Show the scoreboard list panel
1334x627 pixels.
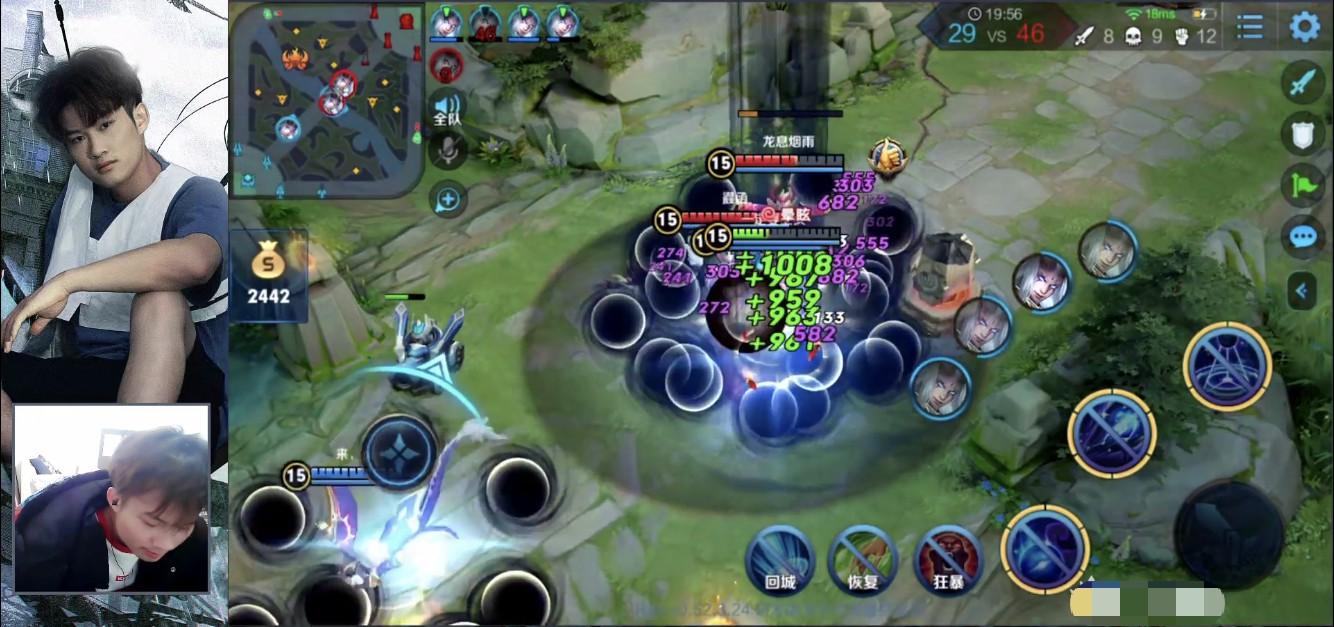pyautogui.click(x=1250, y=26)
